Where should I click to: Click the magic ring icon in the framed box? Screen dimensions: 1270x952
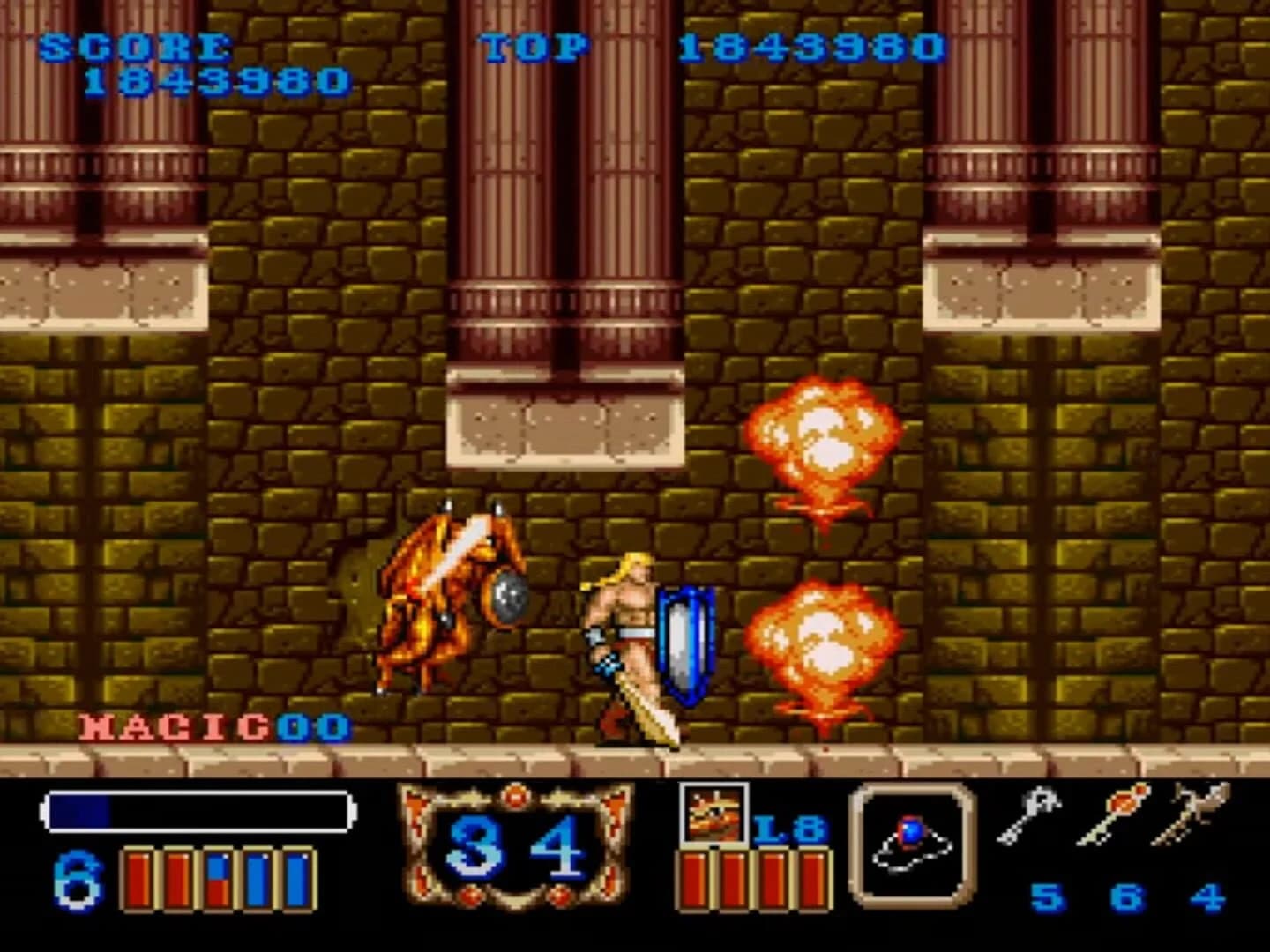click(913, 846)
